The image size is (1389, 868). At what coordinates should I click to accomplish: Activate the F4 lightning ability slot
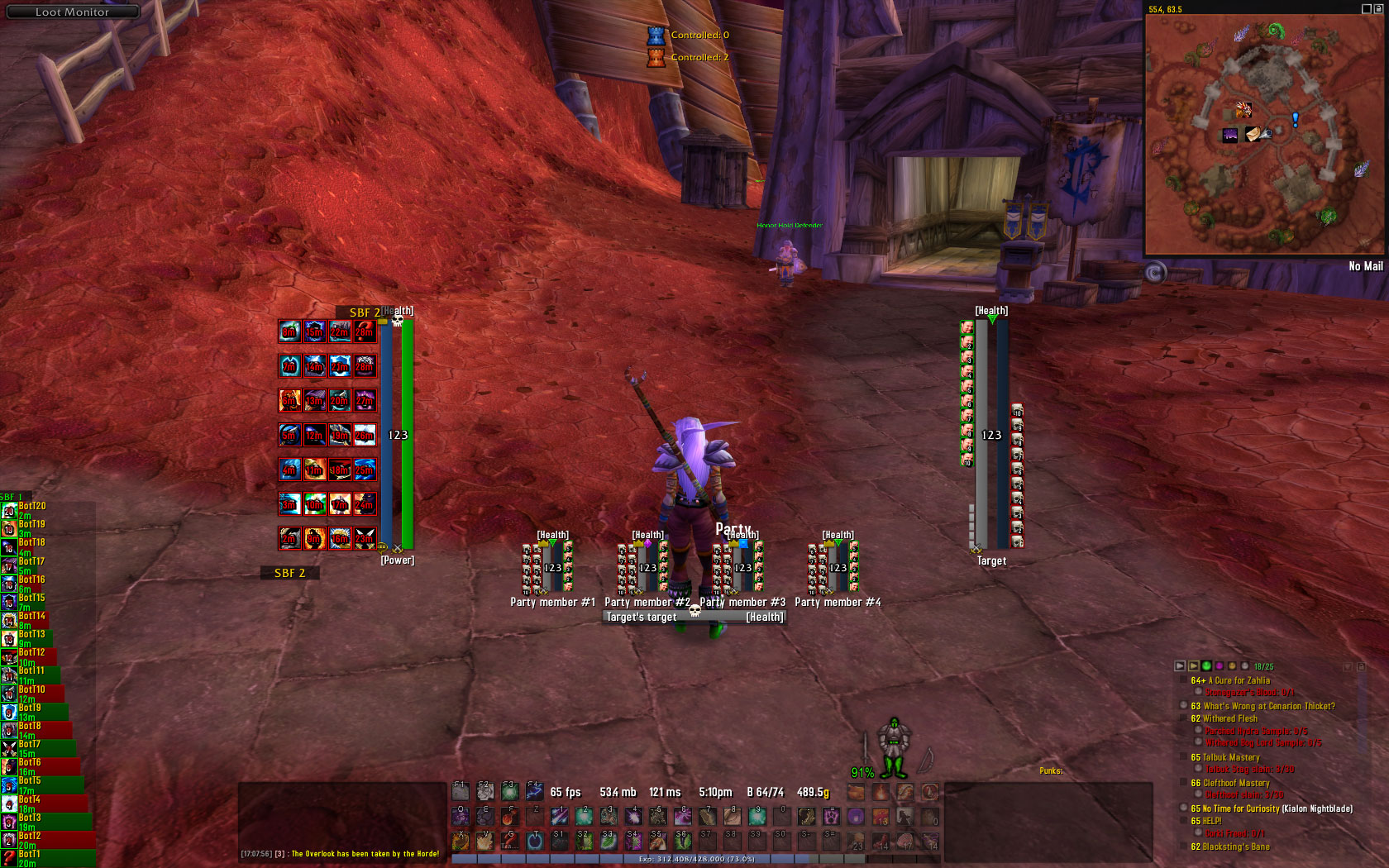pyautogui.click(x=534, y=791)
